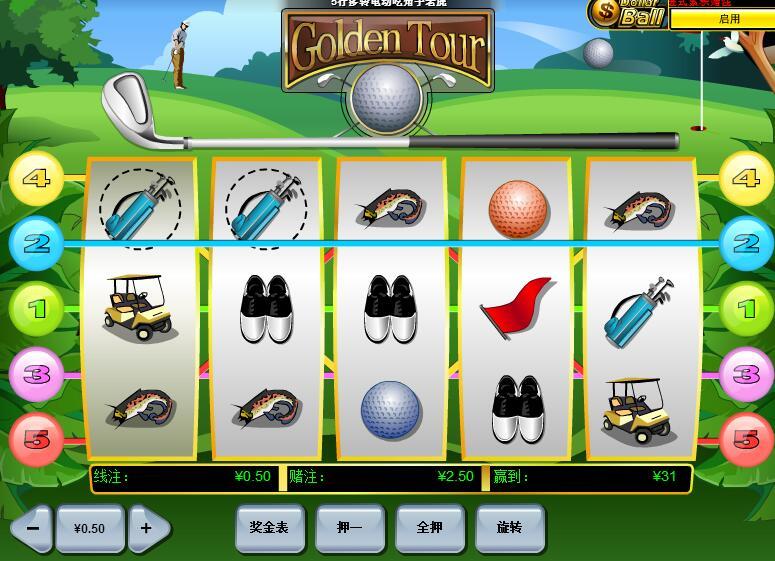
Task: Click the 押一 bet one button
Action: [x=349, y=527]
